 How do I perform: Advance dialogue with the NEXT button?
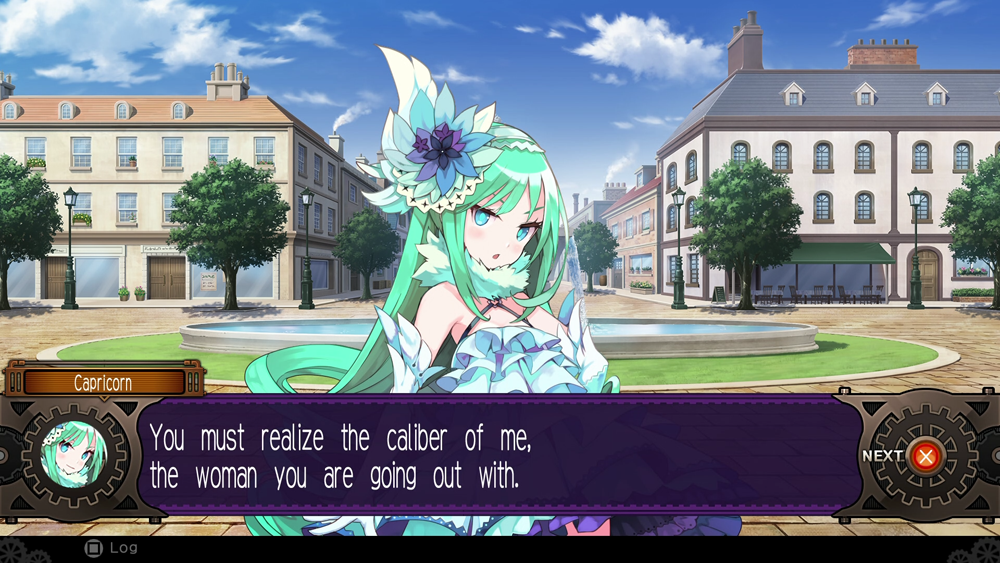coord(925,456)
